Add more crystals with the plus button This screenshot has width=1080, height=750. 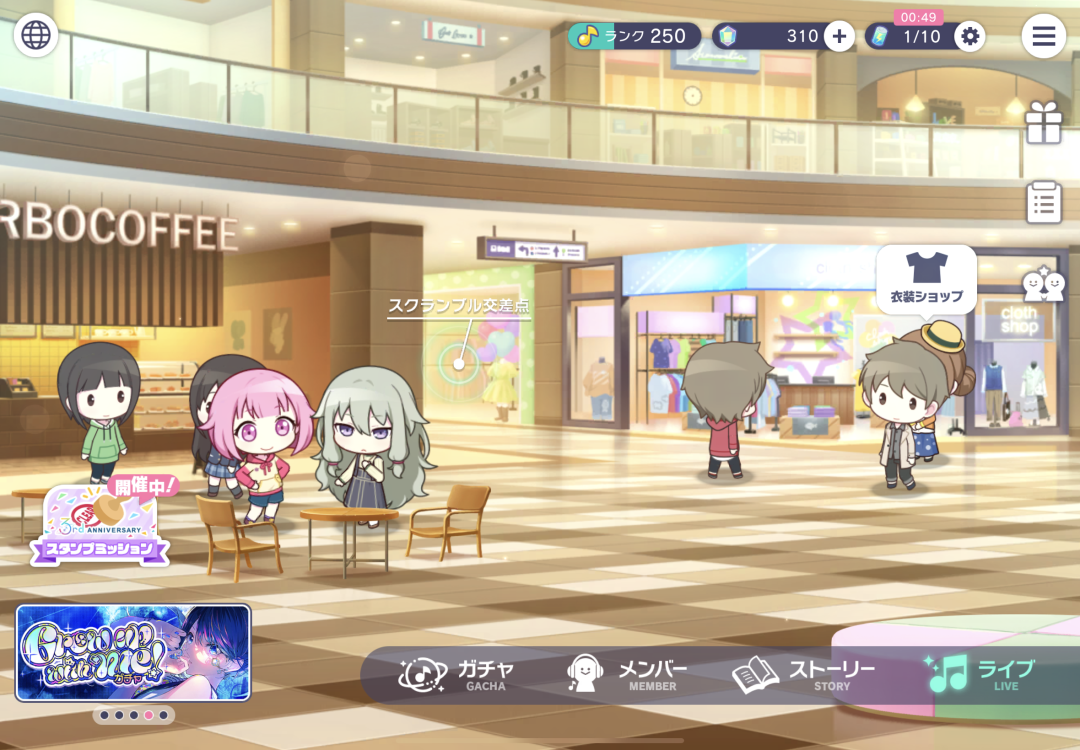838,37
